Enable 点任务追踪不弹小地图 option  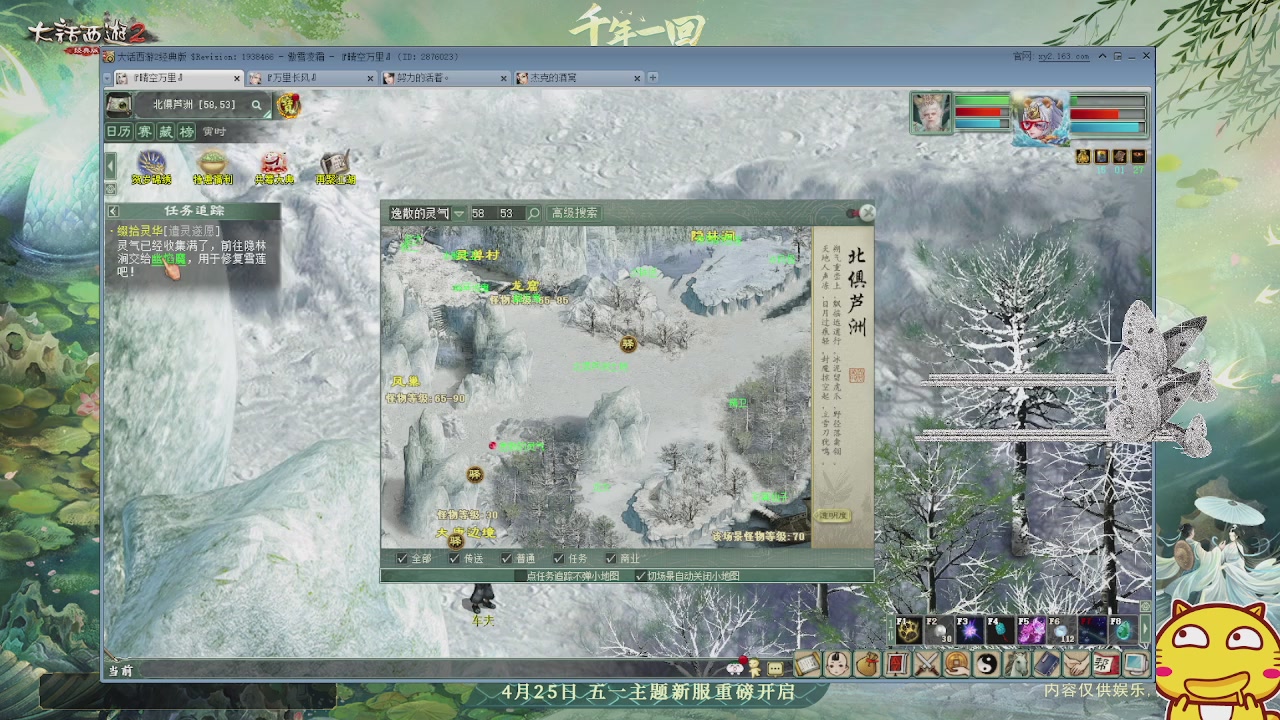click(x=517, y=574)
